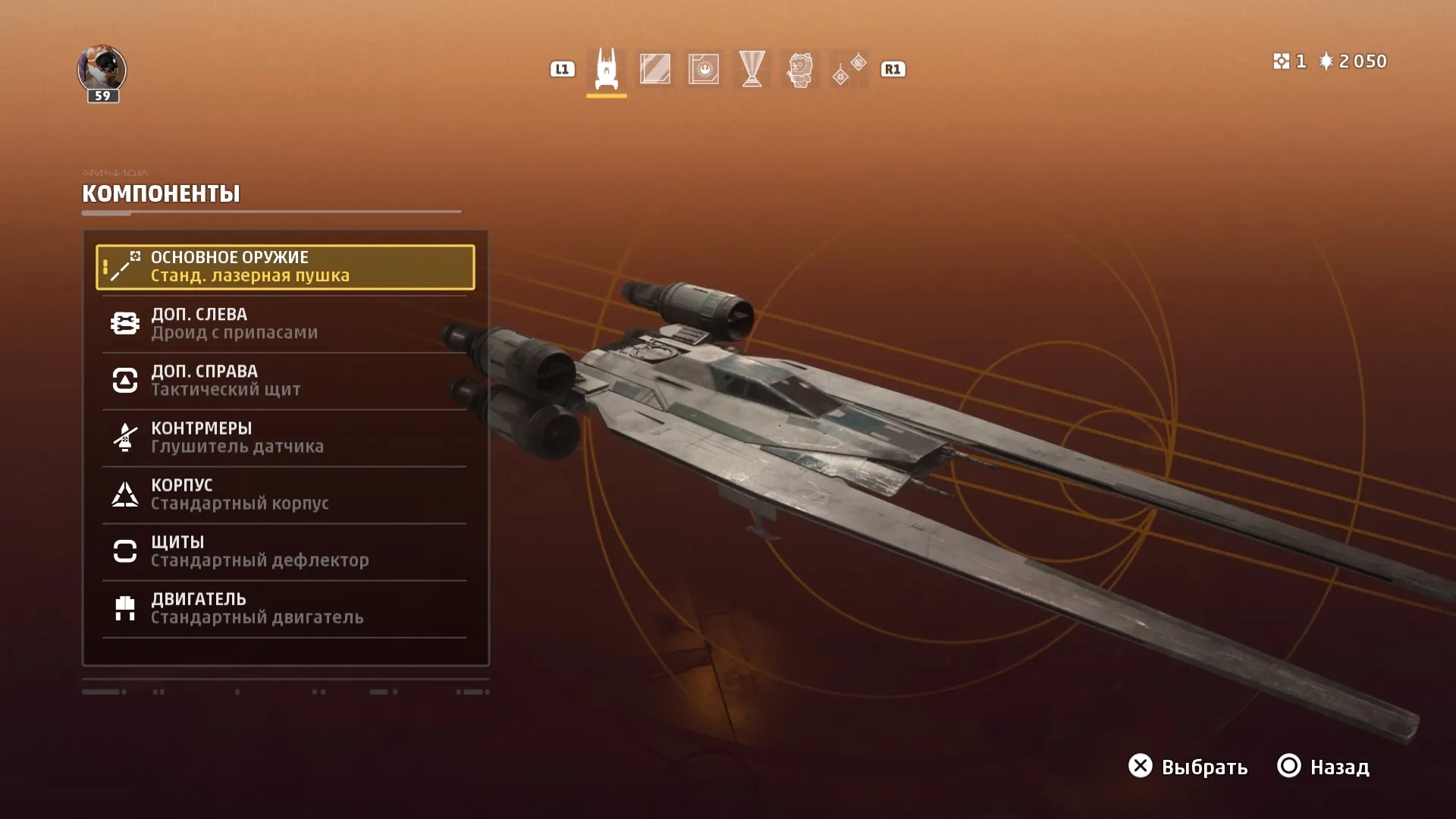This screenshot has width=1456, height=819.
Task: Select the Основное оружие component row
Action: 285,267
